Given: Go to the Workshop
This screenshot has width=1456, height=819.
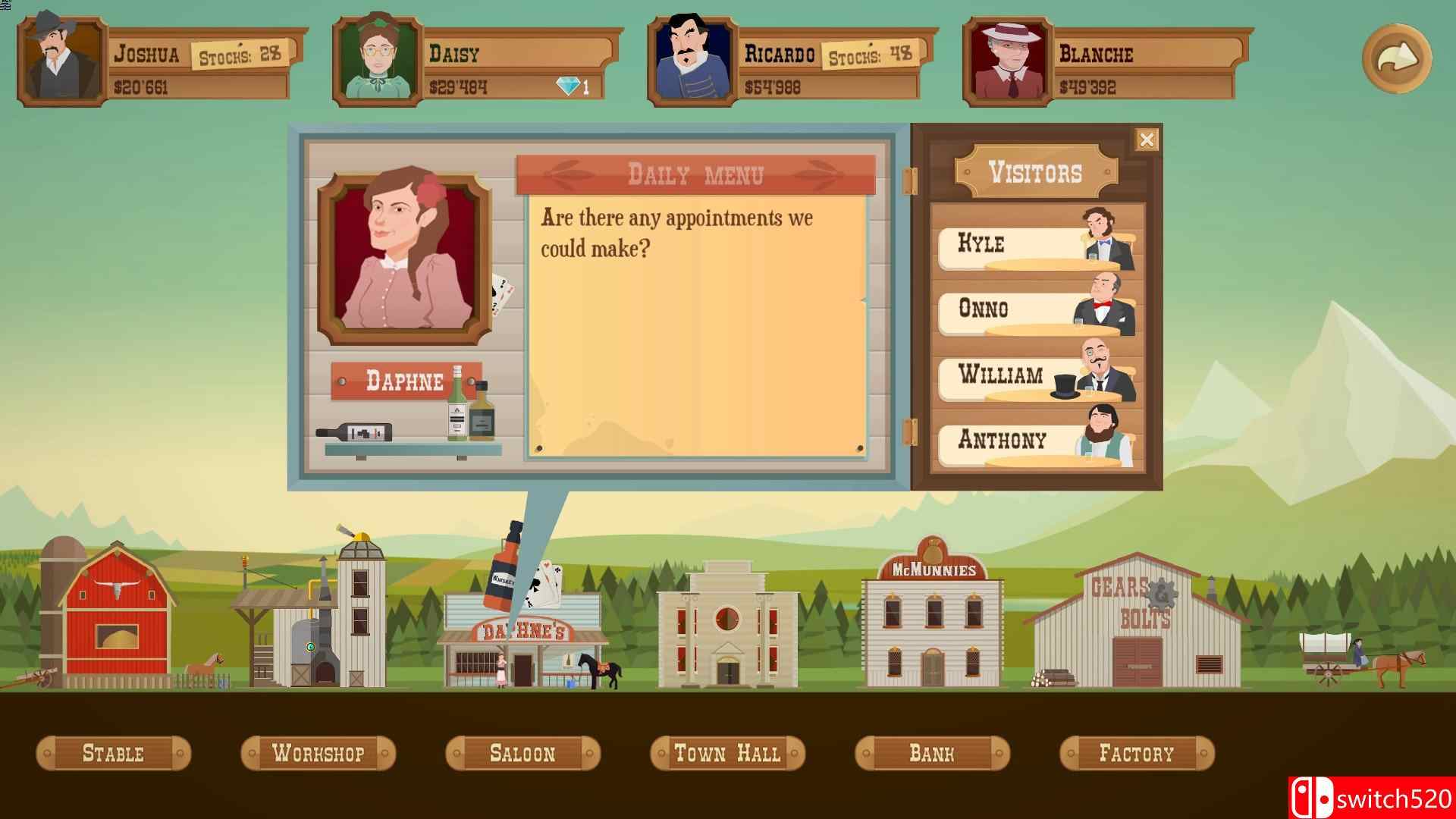Looking at the screenshot, I should [318, 753].
